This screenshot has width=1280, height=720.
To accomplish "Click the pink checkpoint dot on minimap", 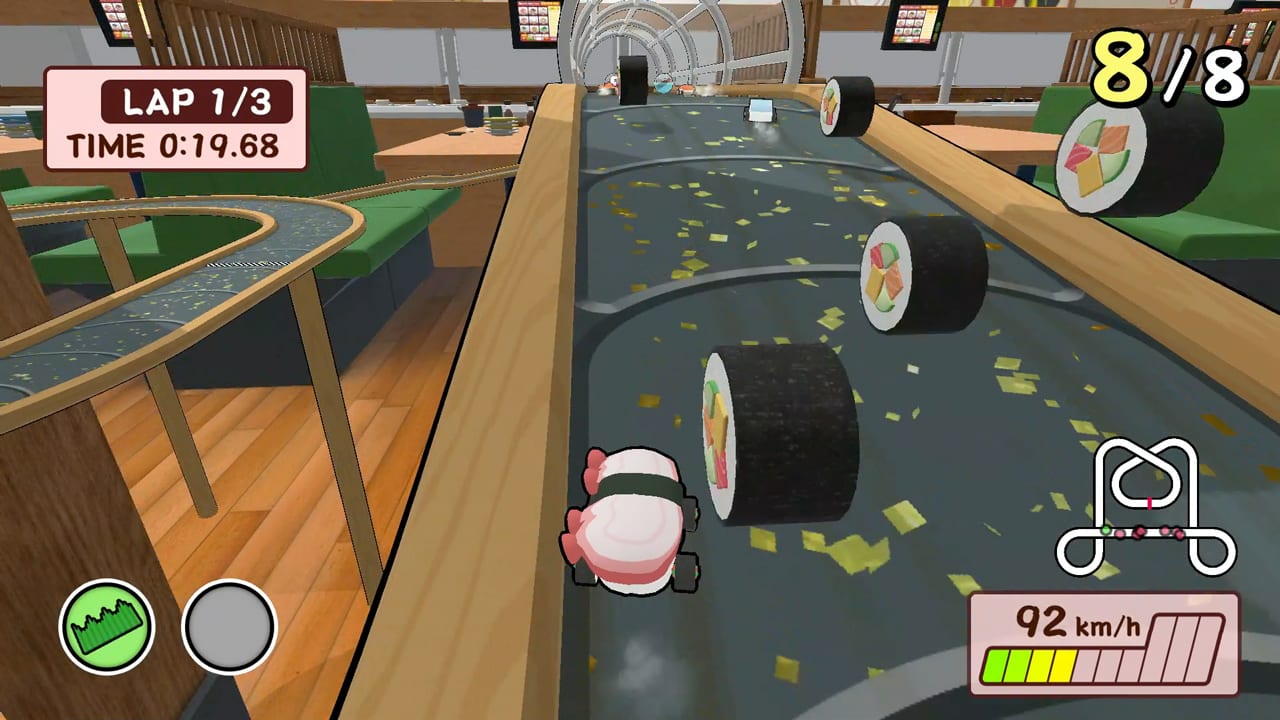I will [x=1149, y=503].
